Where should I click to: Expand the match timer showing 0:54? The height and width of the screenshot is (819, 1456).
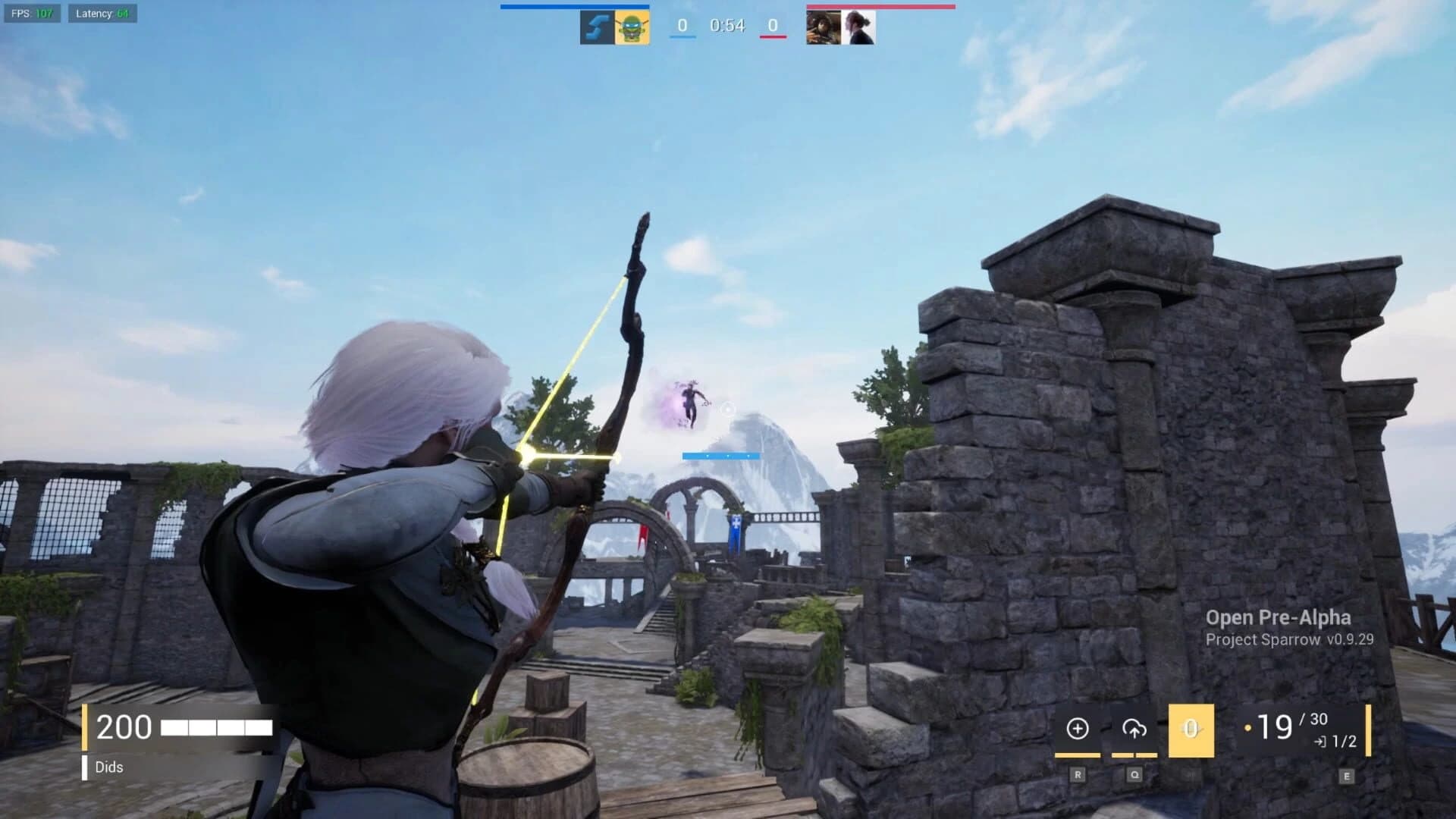click(726, 25)
